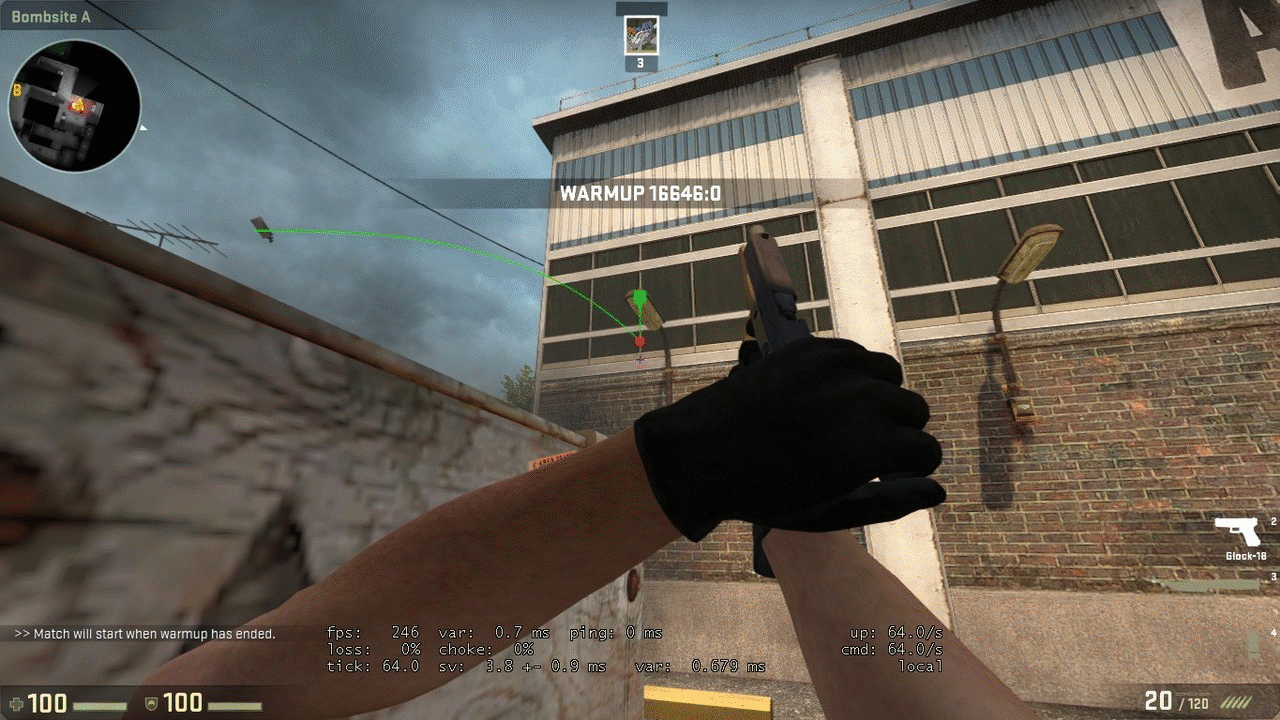Click the player avatar at top center
This screenshot has width=1280, height=720.
[x=641, y=35]
